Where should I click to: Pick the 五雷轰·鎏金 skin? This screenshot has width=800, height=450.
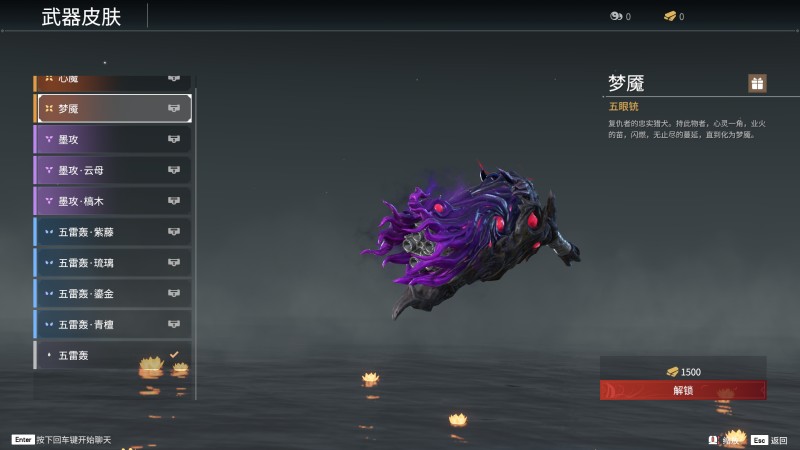(113, 294)
